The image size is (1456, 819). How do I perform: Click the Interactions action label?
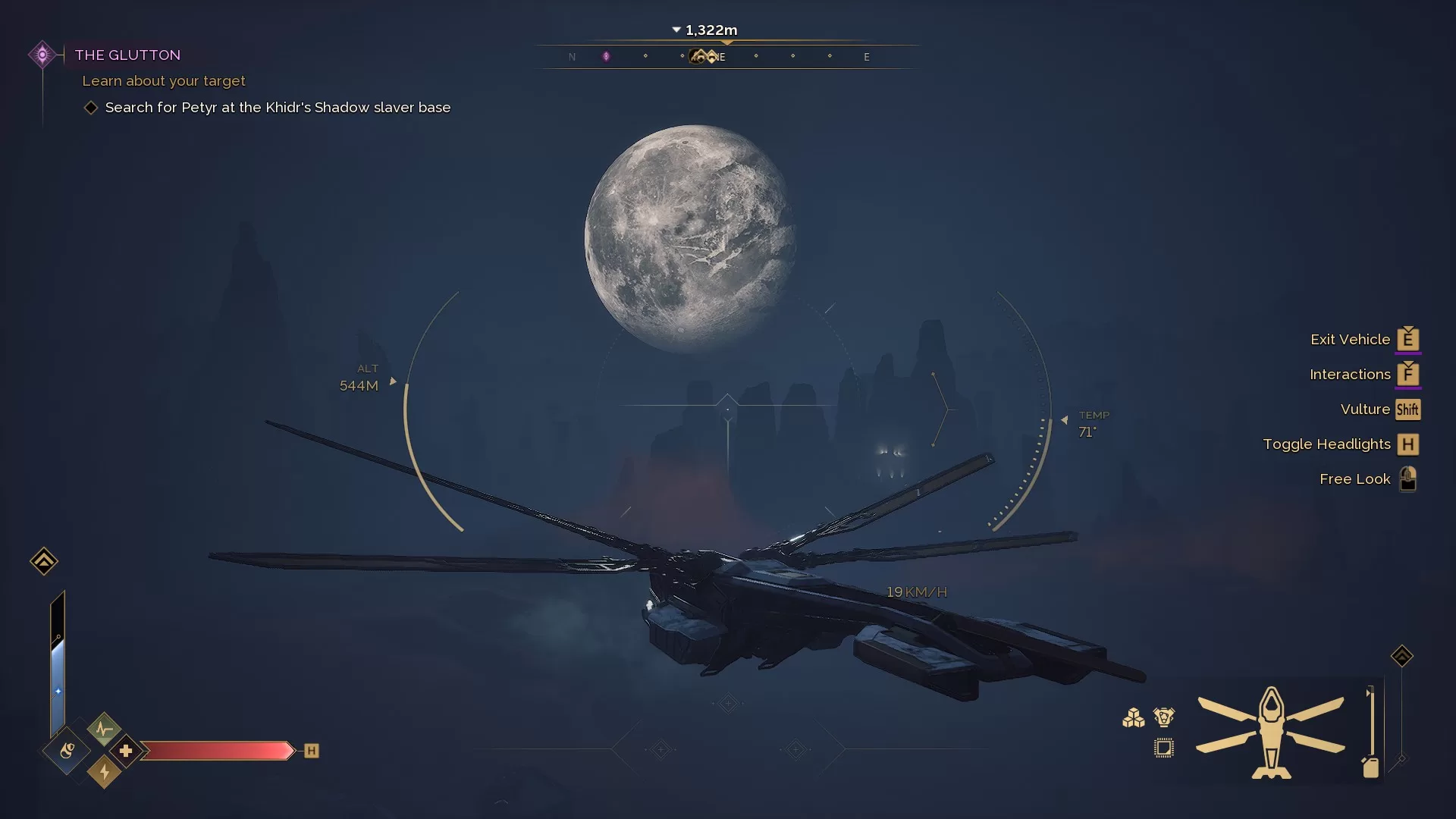point(1350,375)
